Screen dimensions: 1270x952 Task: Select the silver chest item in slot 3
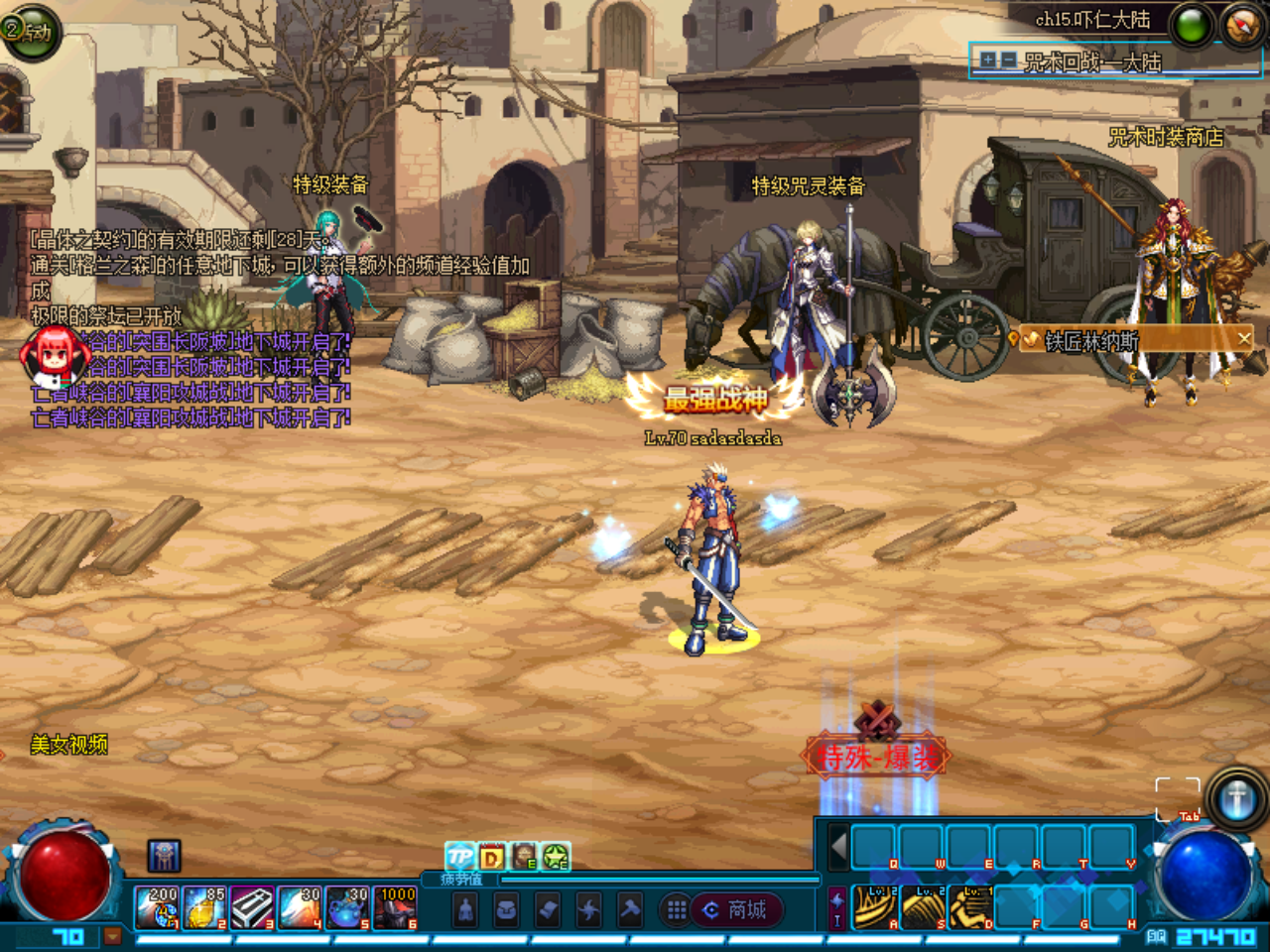point(252,908)
